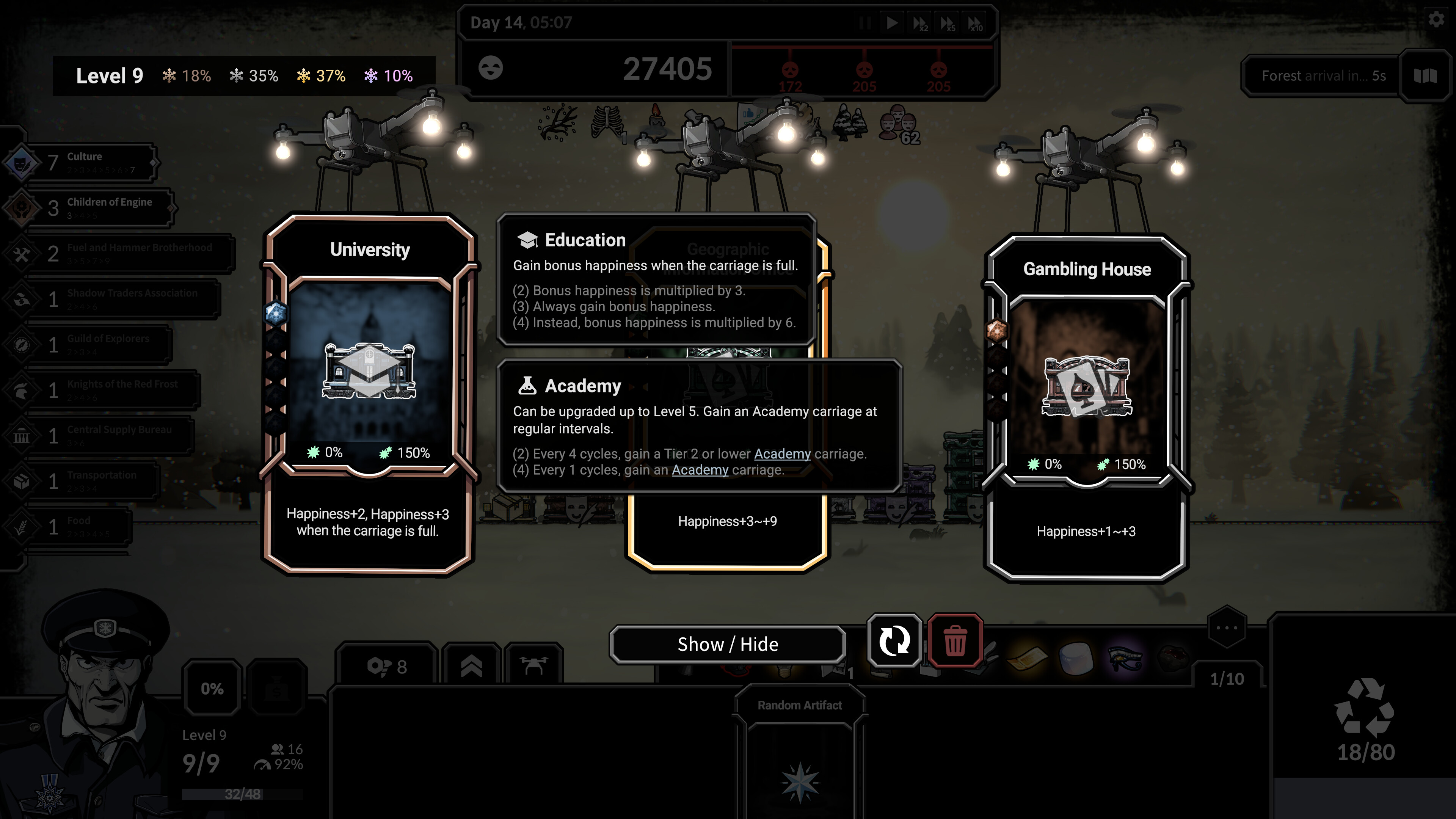This screenshot has height=819, width=1456.
Task: Select the Culture faction entry
Action: 85,163
